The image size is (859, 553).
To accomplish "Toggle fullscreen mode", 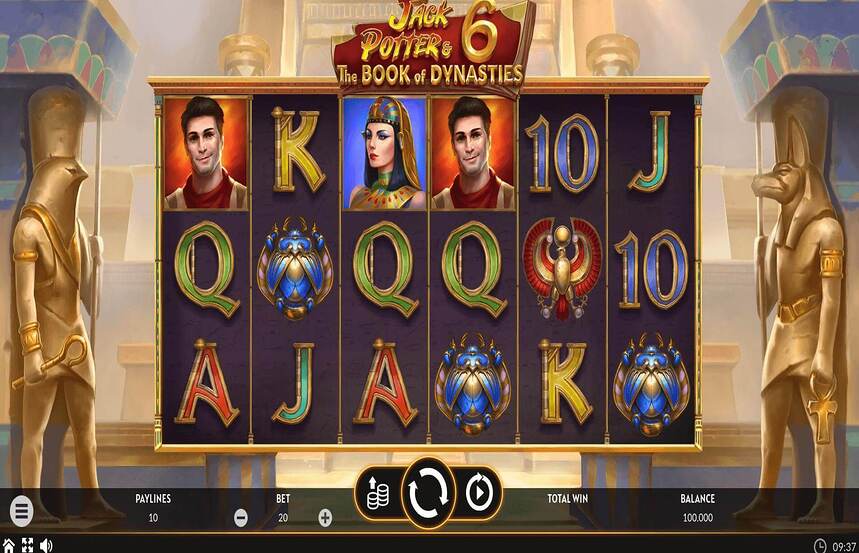I will click(x=27, y=545).
